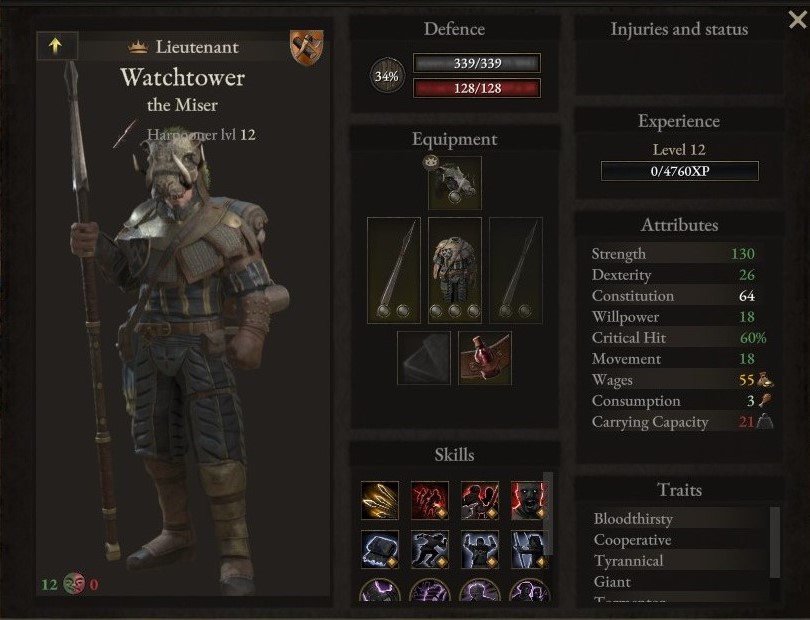Select the blue anvil skill icon
This screenshot has width=810, height=620.
380,549
